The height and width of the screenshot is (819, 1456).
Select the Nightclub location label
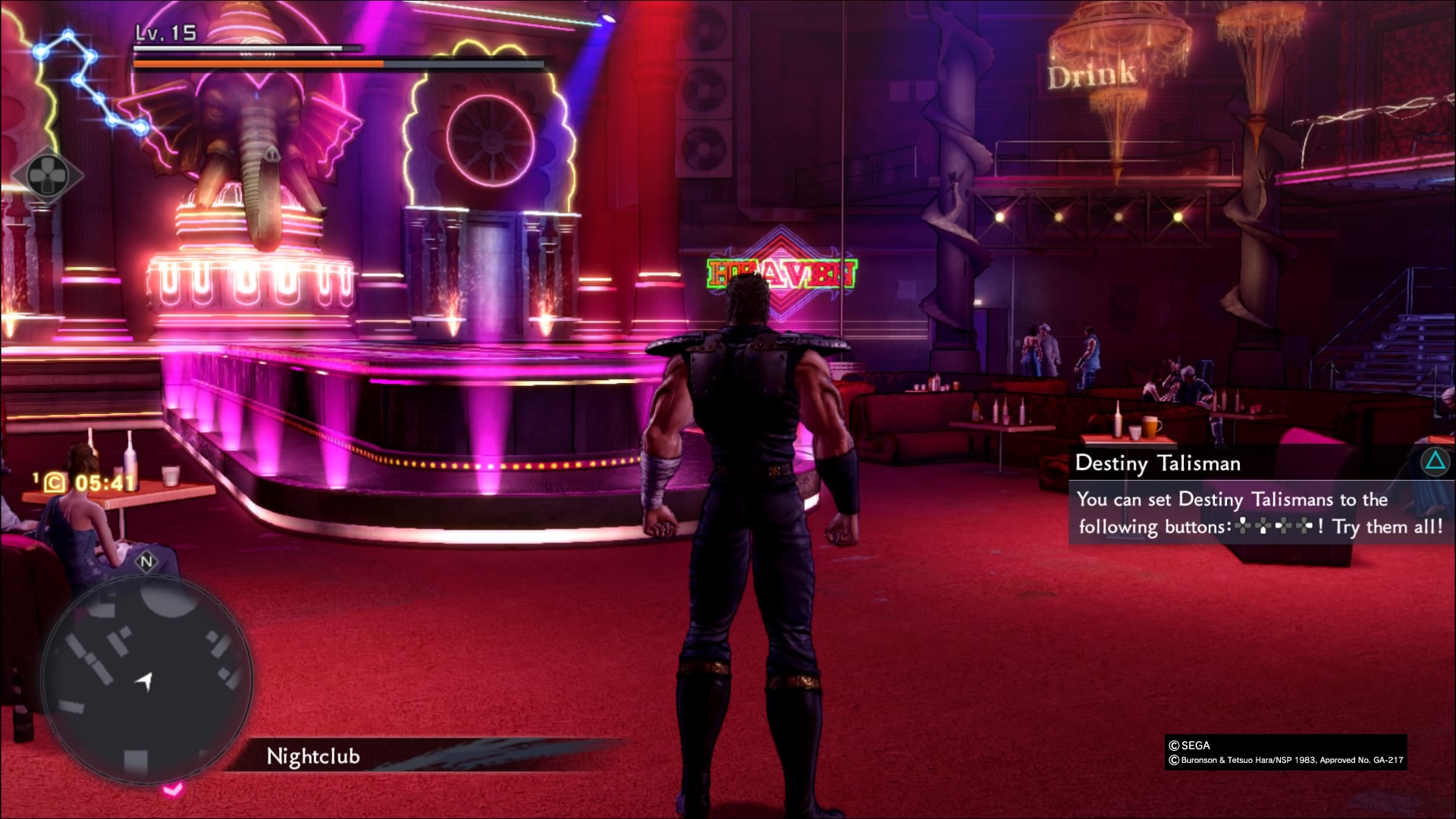313,756
